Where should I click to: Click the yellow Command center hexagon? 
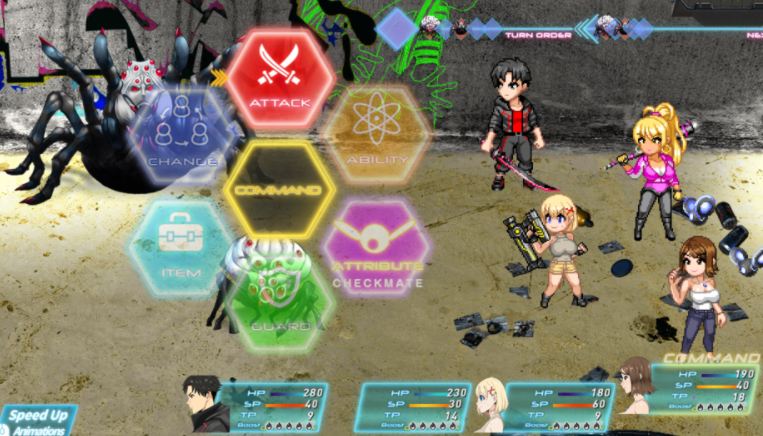tap(279, 190)
